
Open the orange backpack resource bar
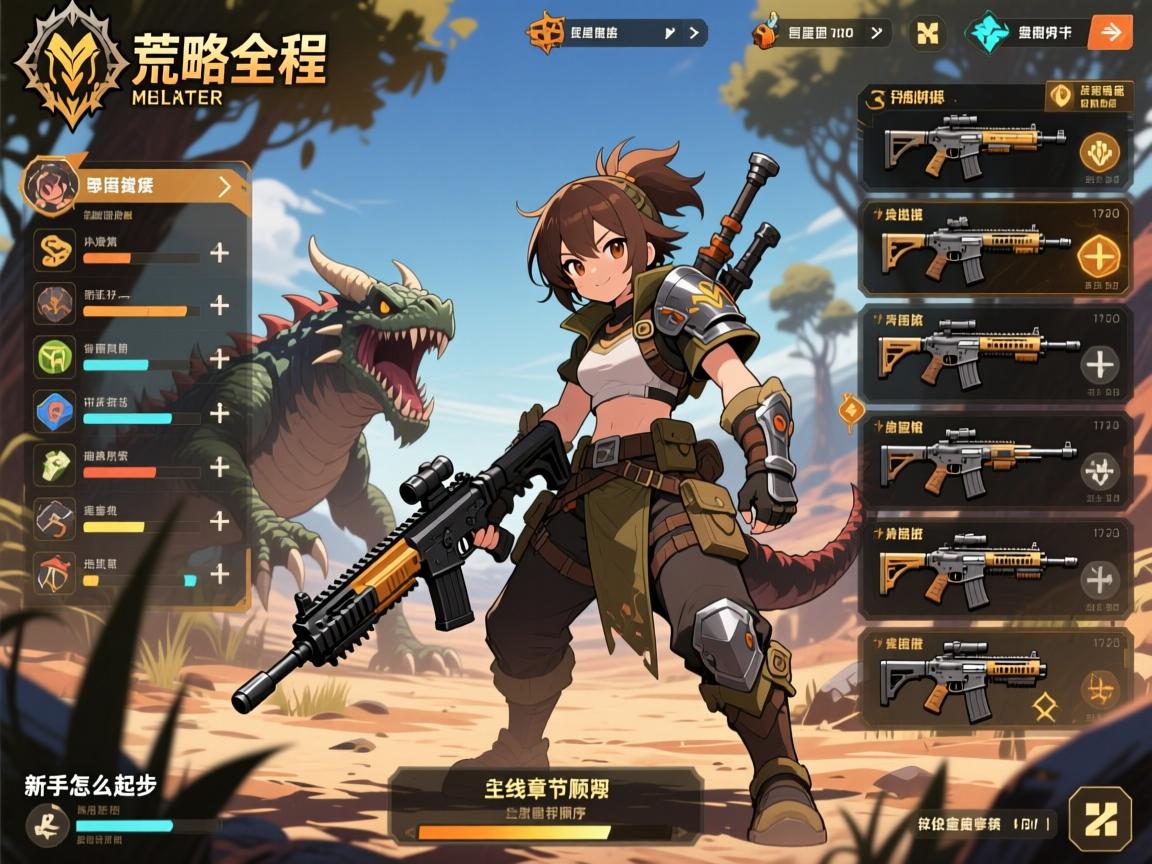(x=820, y=33)
